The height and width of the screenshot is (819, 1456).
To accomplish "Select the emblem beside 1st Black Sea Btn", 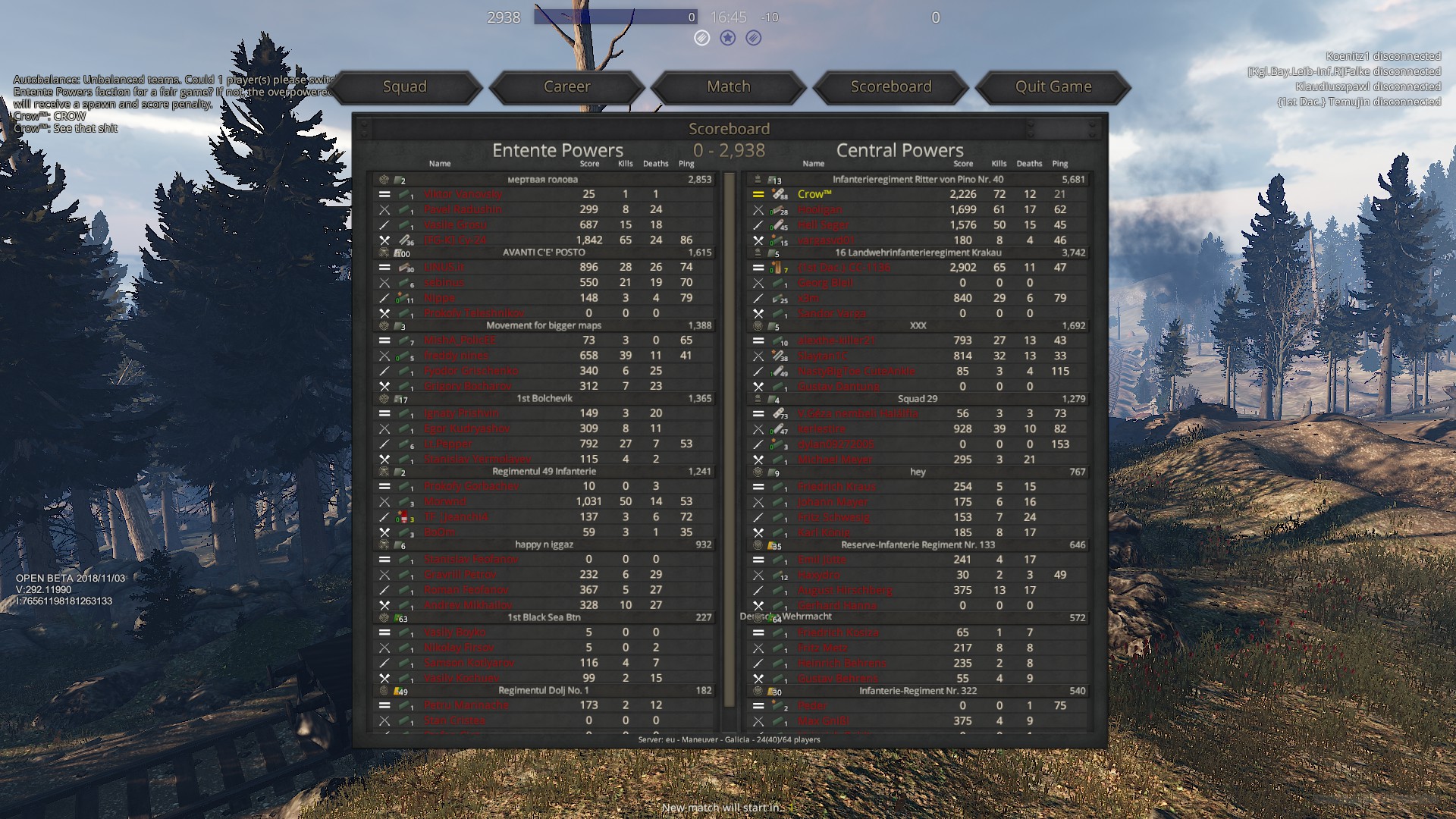I will click(x=385, y=617).
